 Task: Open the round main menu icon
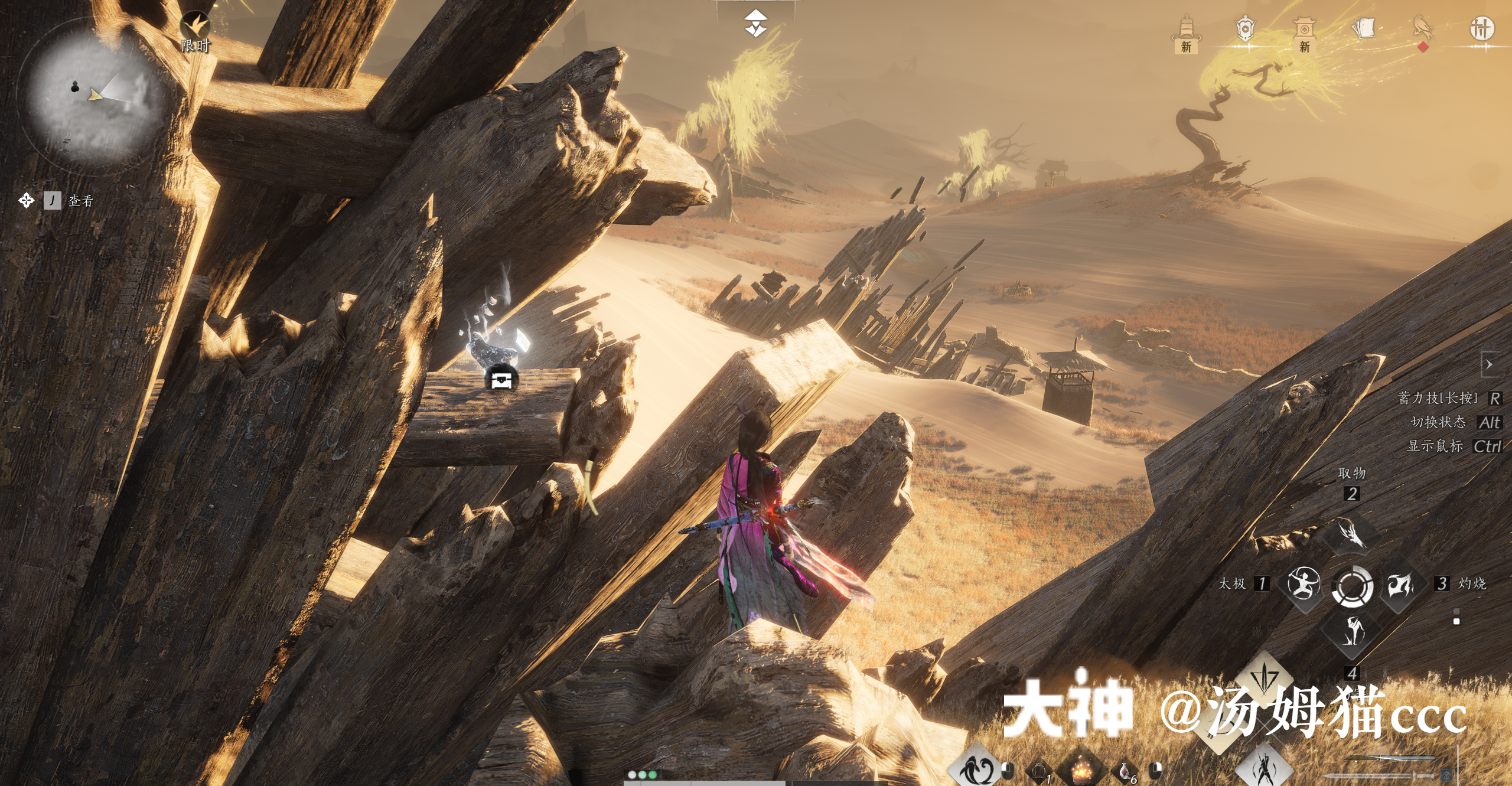tap(1482, 28)
